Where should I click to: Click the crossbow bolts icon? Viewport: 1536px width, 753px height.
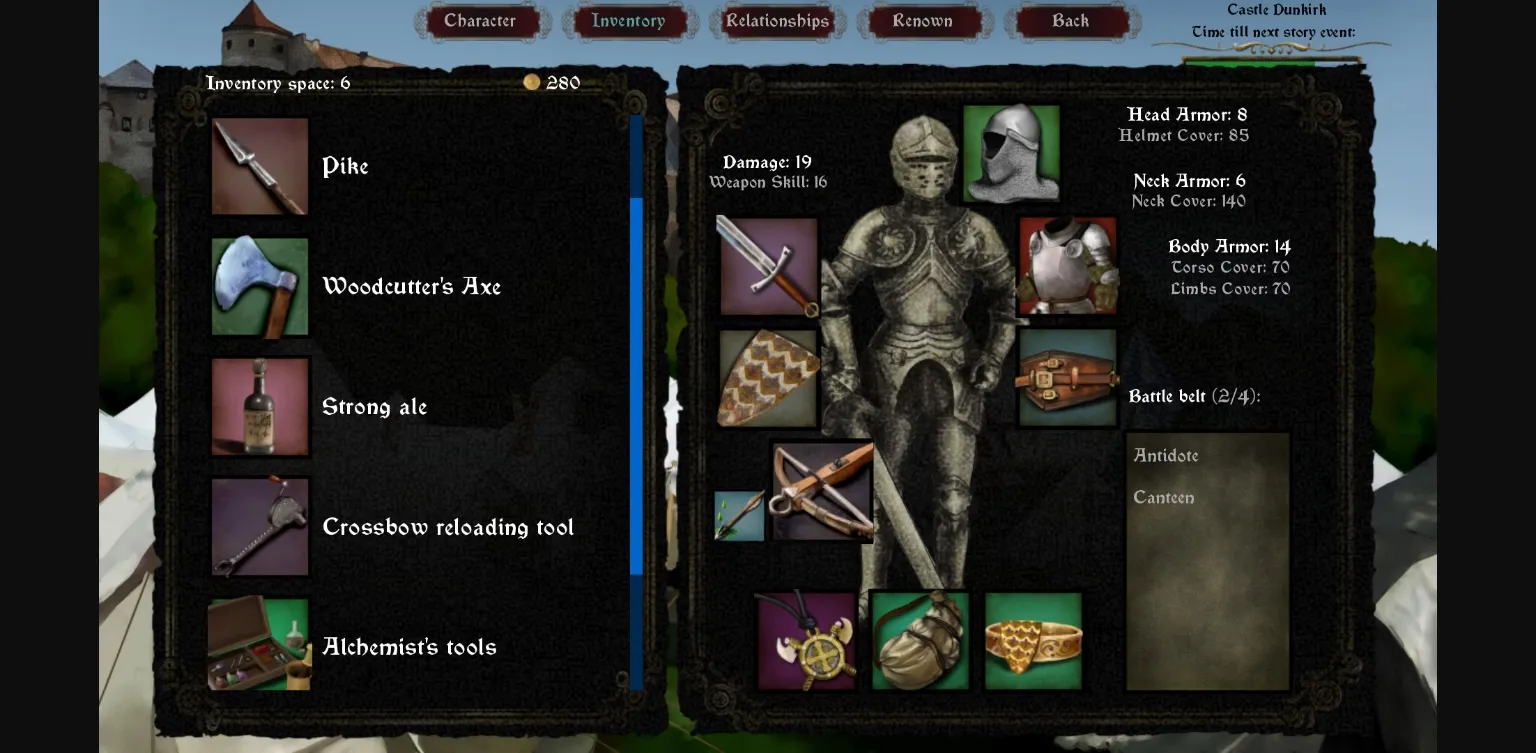click(x=739, y=516)
